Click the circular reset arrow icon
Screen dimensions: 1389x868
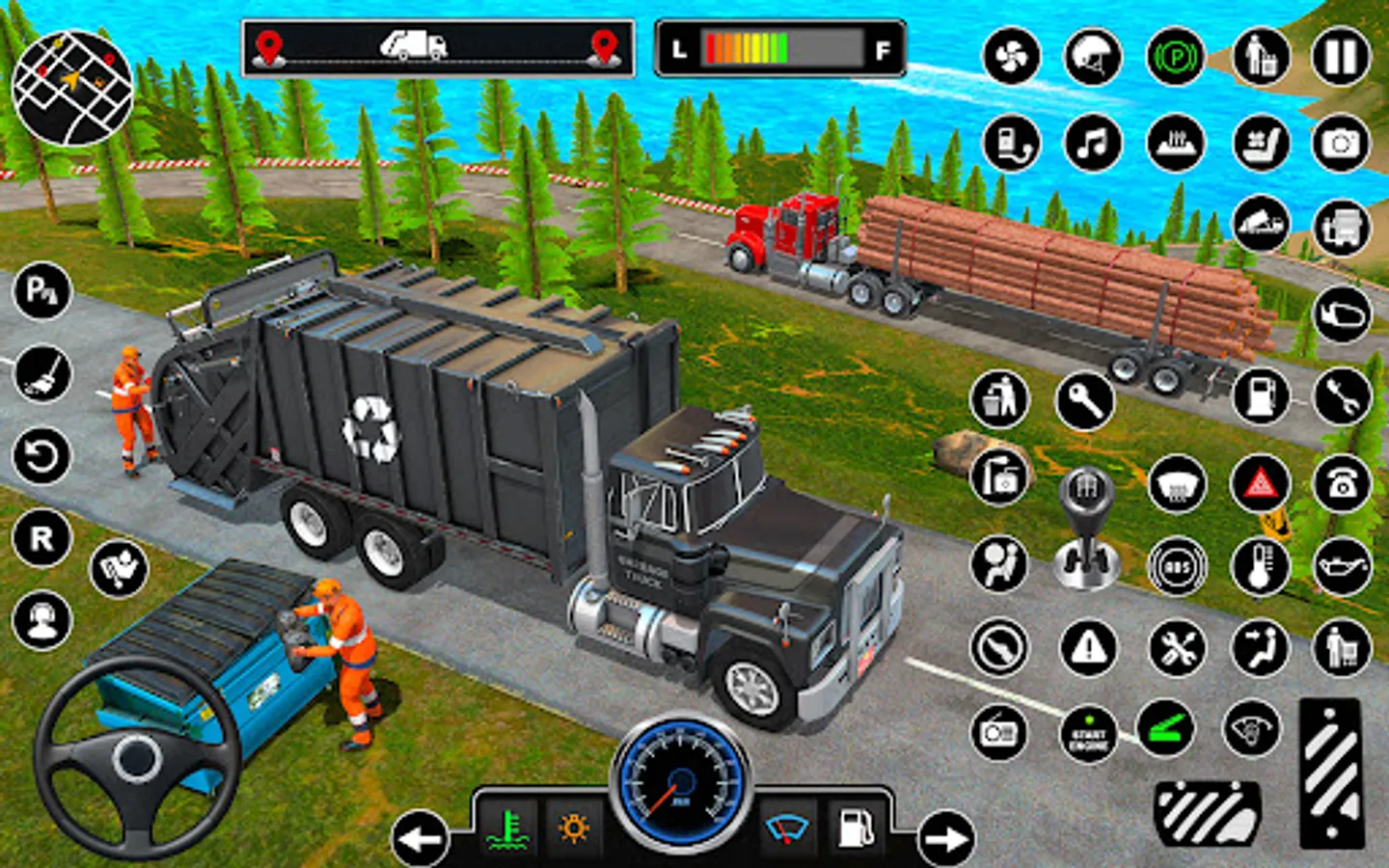pos(41,456)
